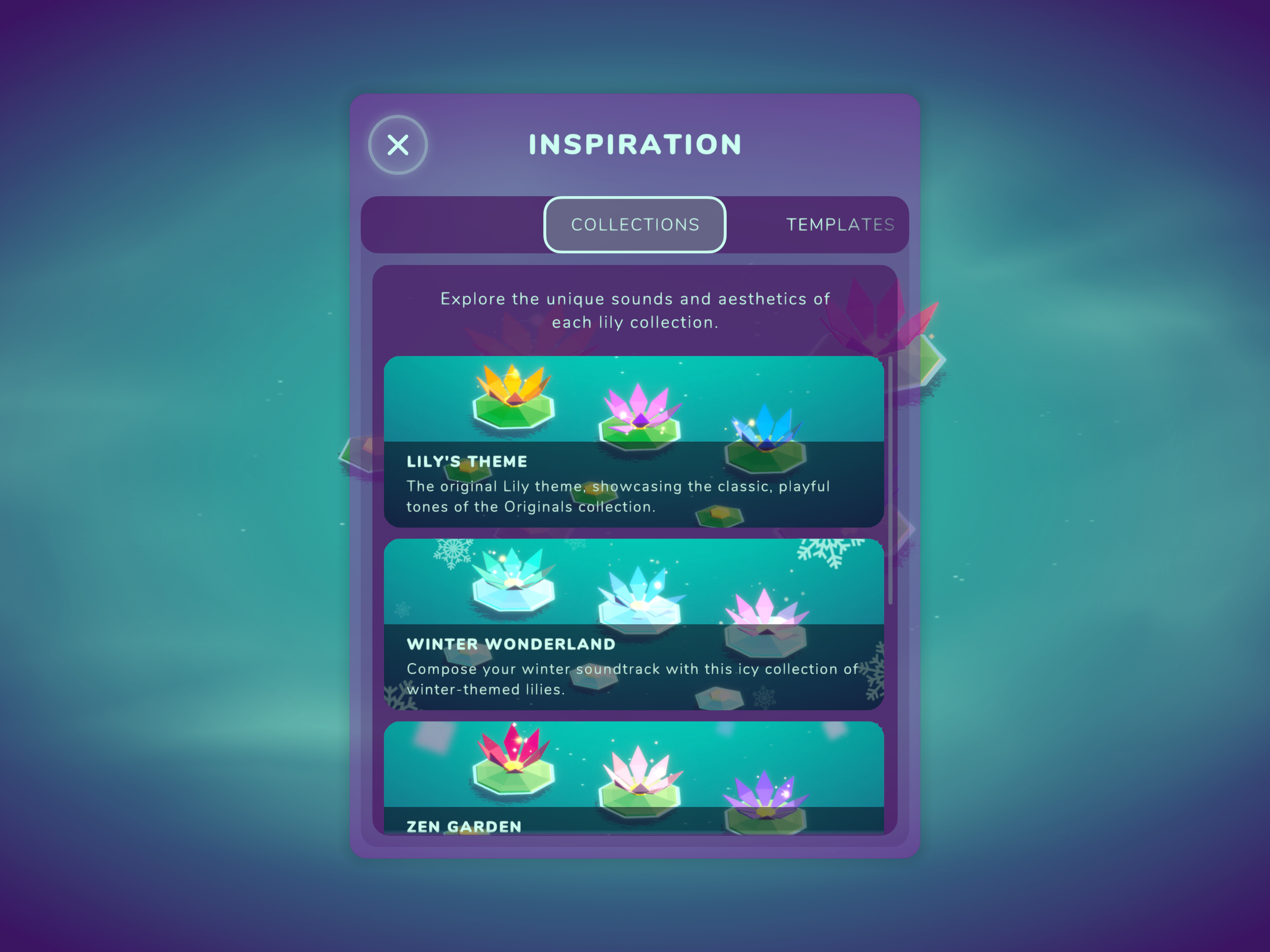Click the INSPIRATION title text
The image size is (1270, 952).
(635, 144)
